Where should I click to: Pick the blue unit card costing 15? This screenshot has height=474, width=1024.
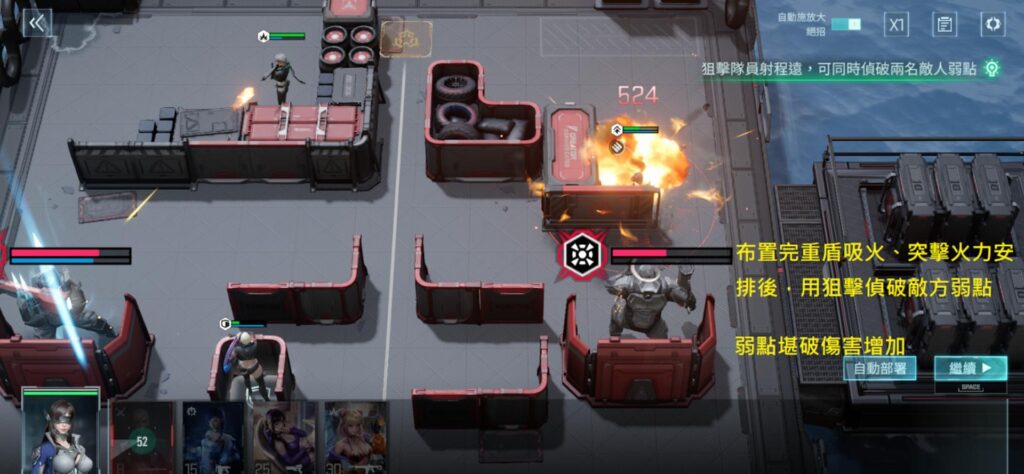pyautogui.click(x=212, y=438)
